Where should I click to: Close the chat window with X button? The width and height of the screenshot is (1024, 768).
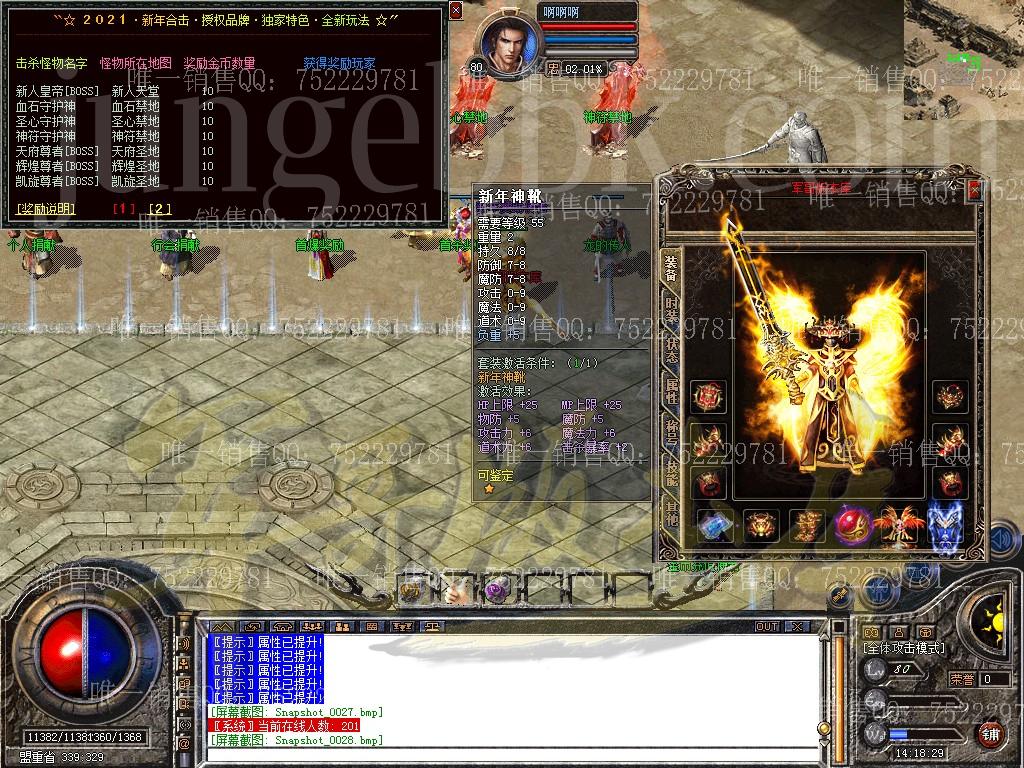point(797,626)
